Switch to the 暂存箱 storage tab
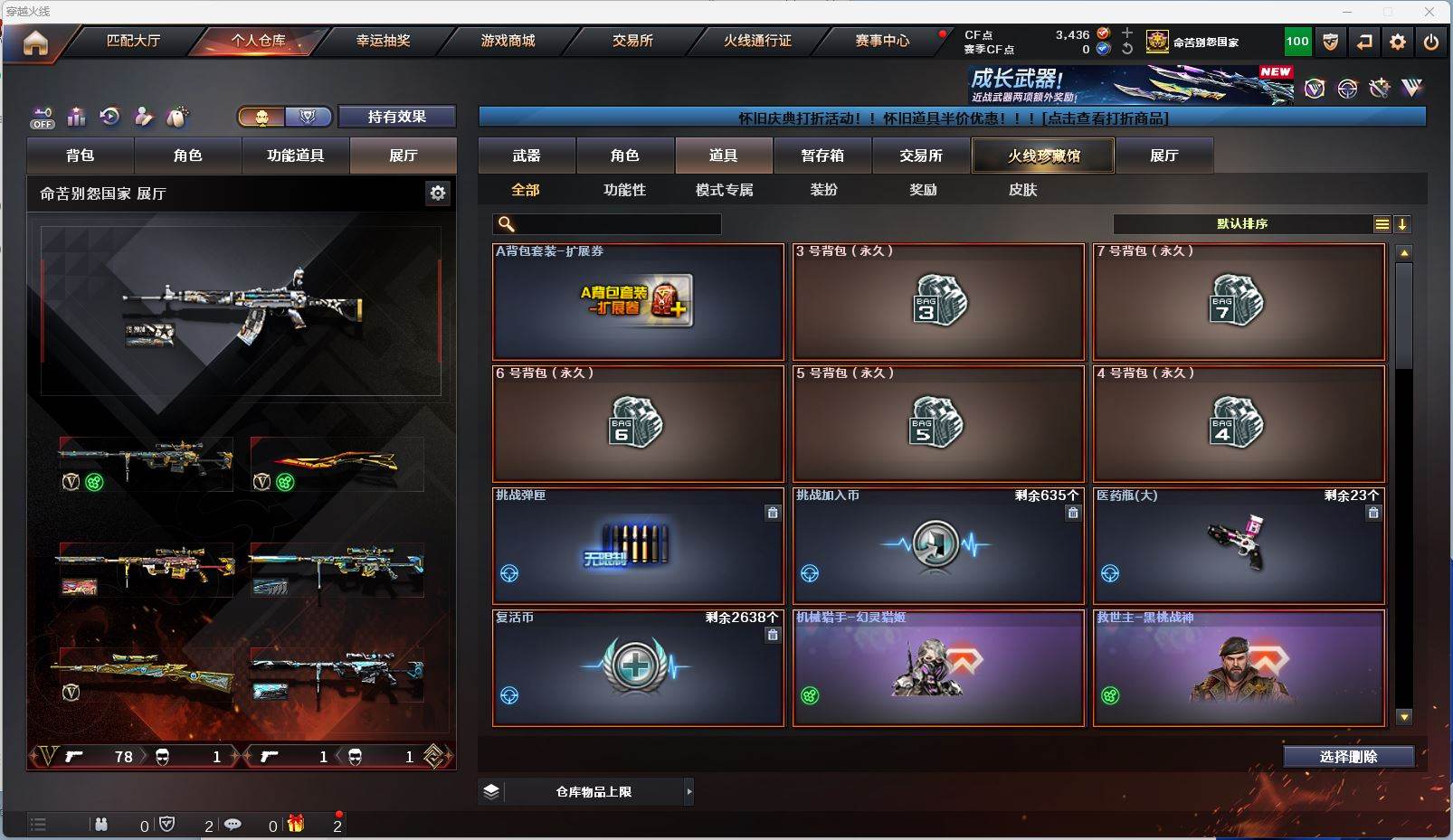The image size is (1453, 840). (x=821, y=156)
